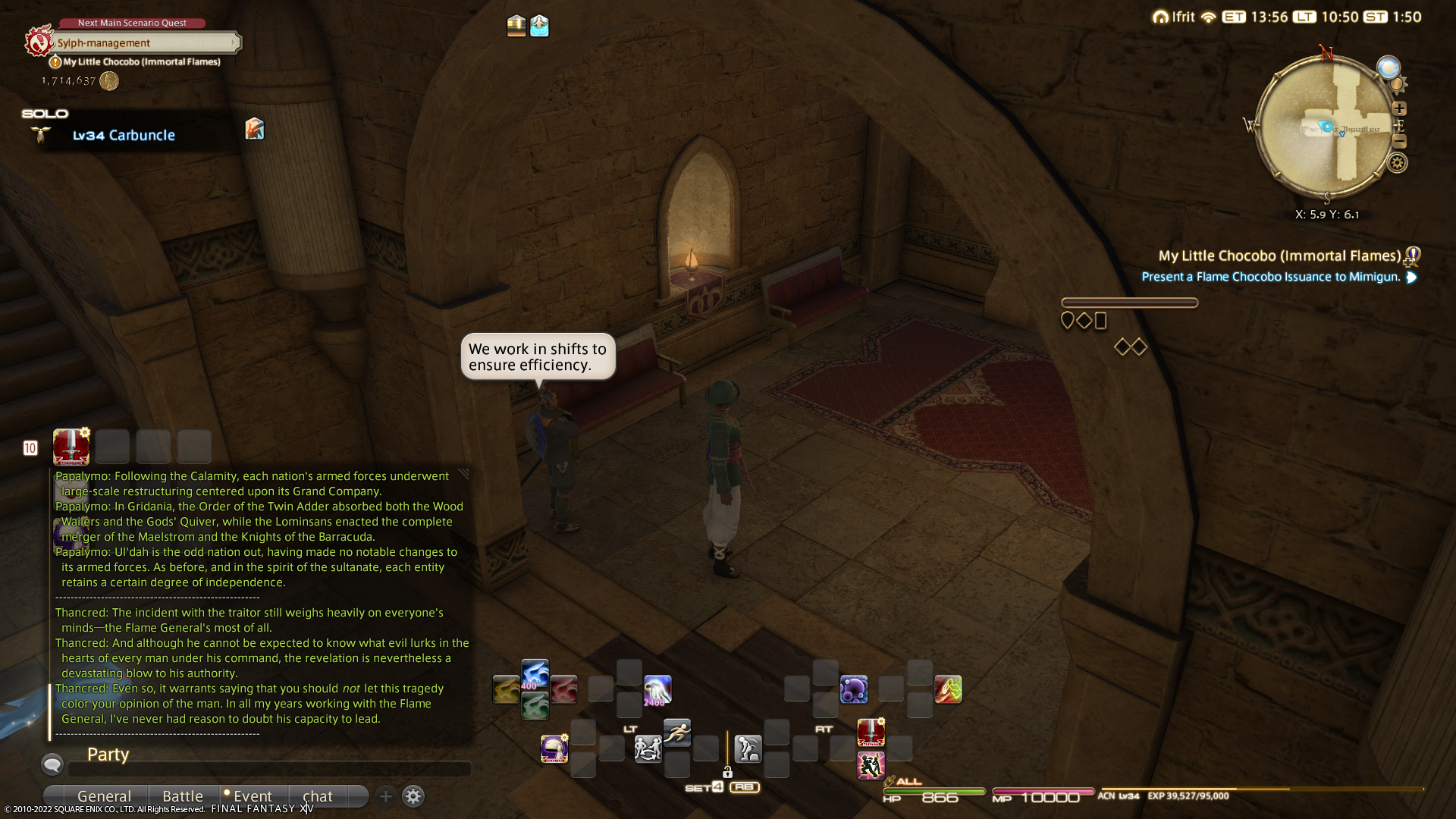Zoom in the minimap with plus button
Image resolution: width=1456 pixels, height=819 pixels.
click(1400, 108)
